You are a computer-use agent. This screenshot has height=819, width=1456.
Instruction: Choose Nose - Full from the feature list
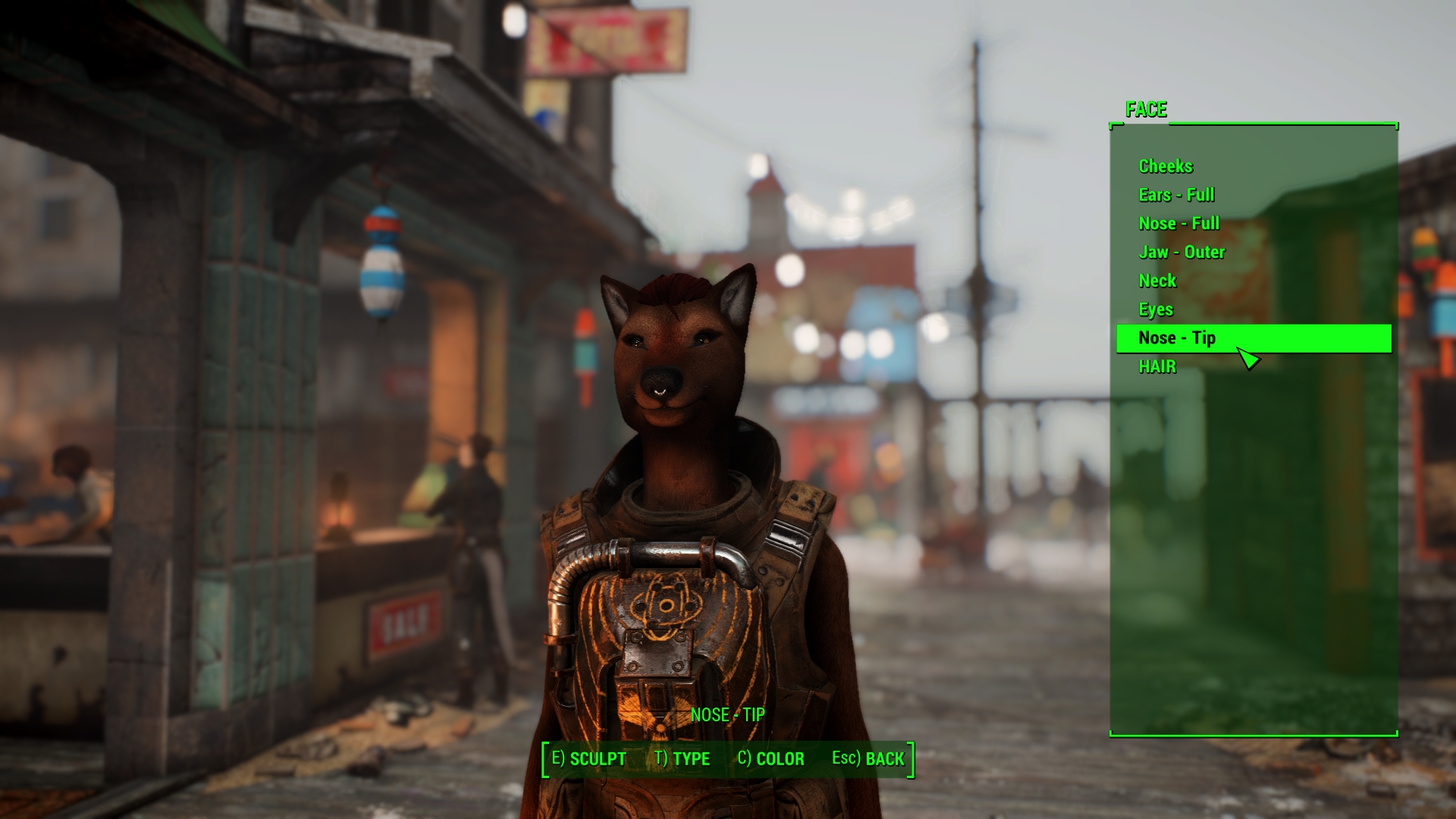(1178, 224)
